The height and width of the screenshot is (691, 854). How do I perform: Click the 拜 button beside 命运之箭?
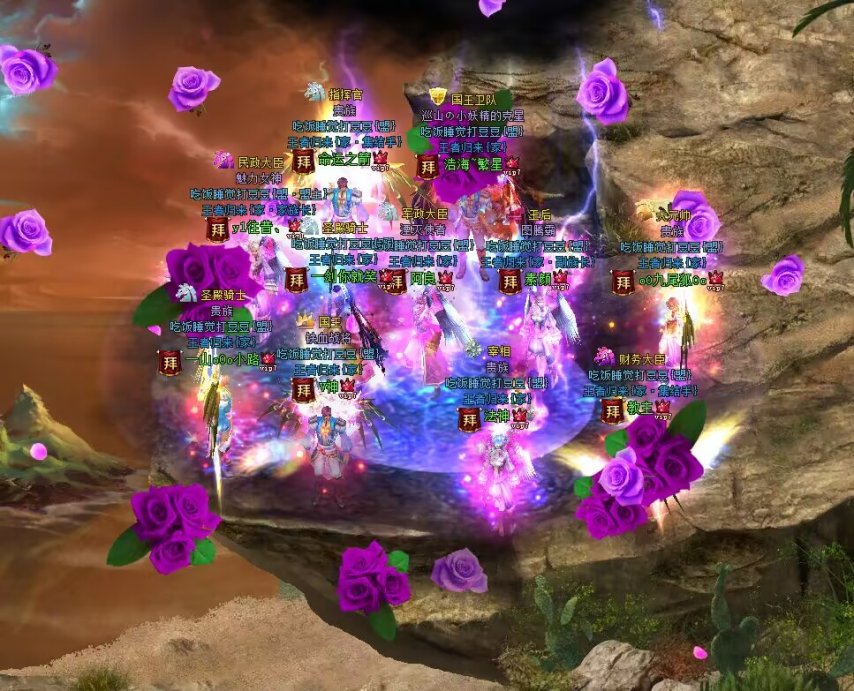[x=303, y=161]
